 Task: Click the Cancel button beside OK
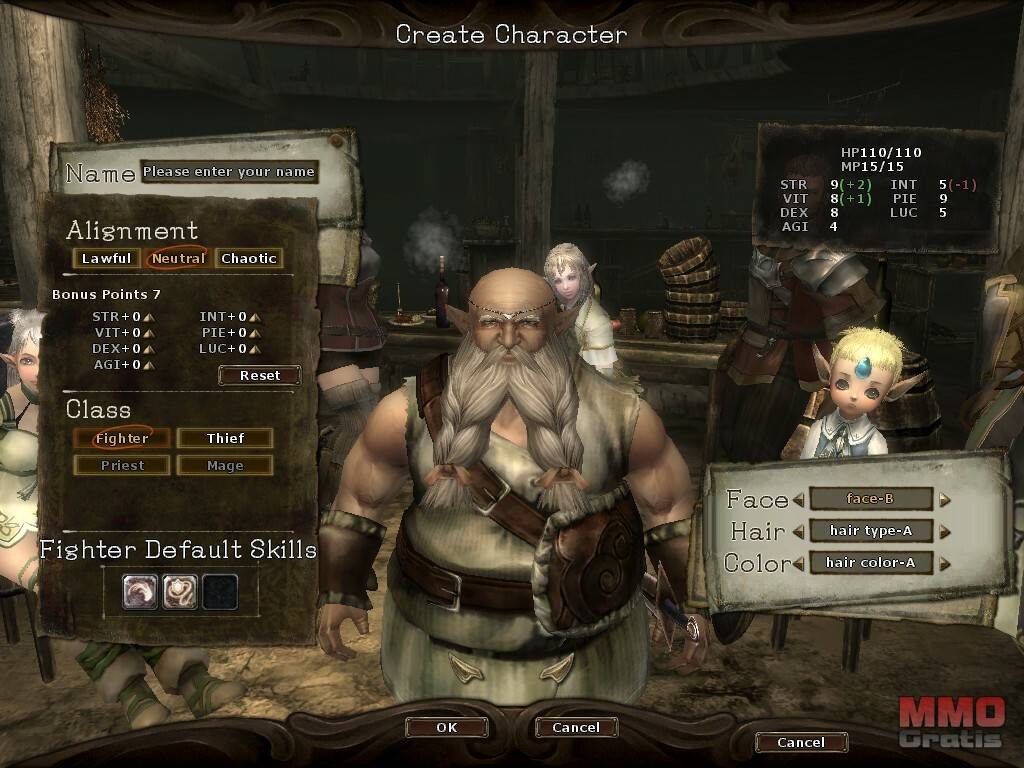pyautogui.click(x=576, y=727)
